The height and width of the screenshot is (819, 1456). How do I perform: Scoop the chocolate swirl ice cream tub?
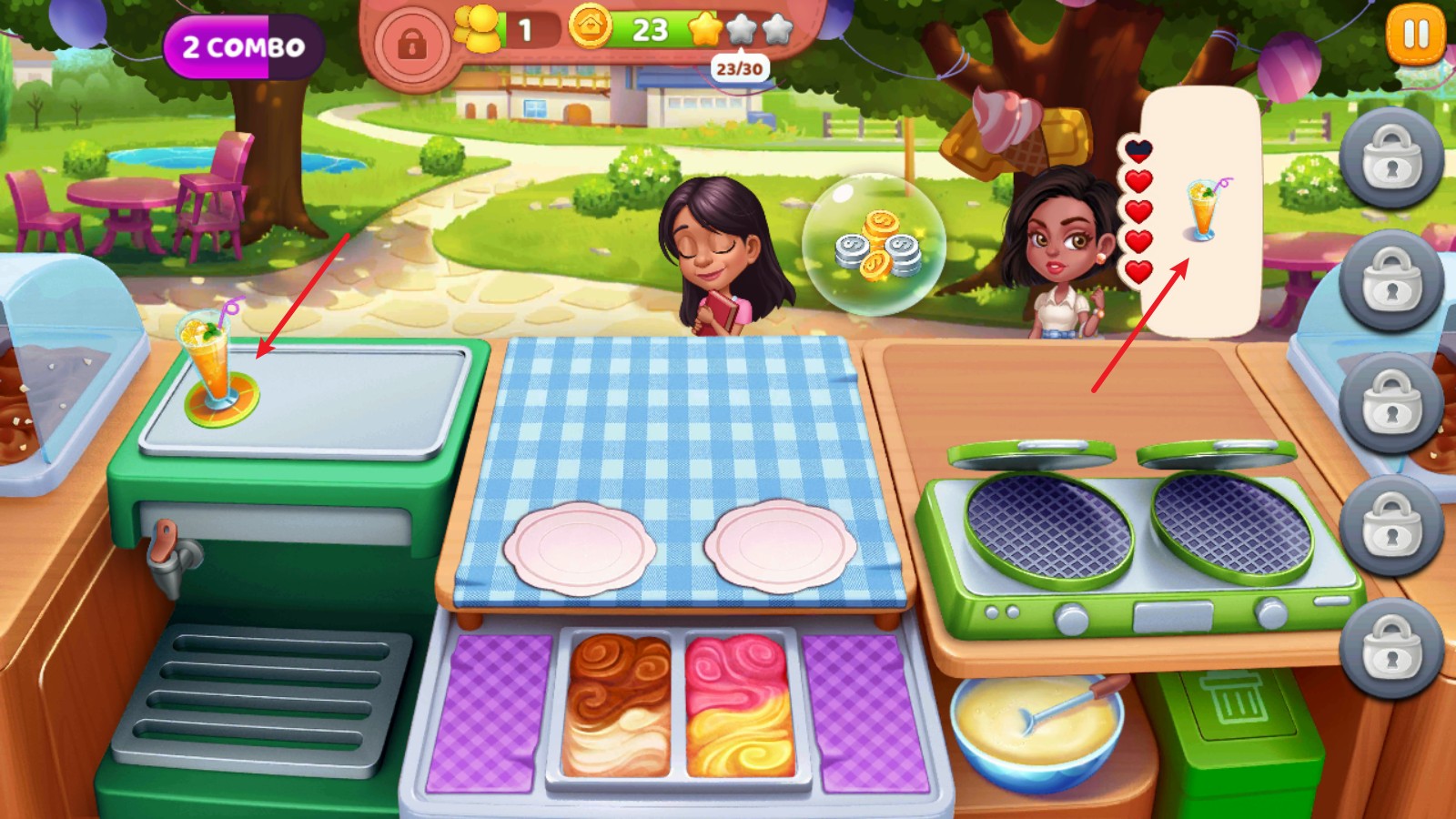(616, 704)
